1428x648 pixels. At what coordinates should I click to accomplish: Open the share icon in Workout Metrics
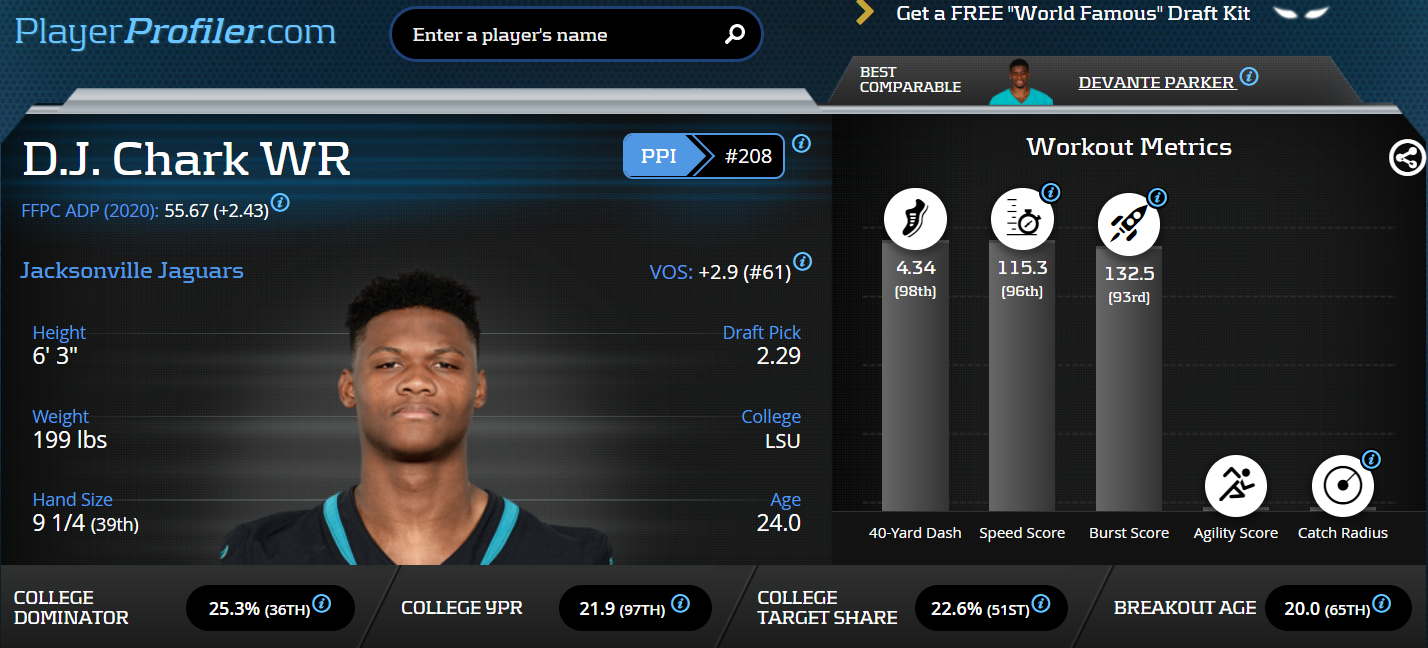[1407, 157]
